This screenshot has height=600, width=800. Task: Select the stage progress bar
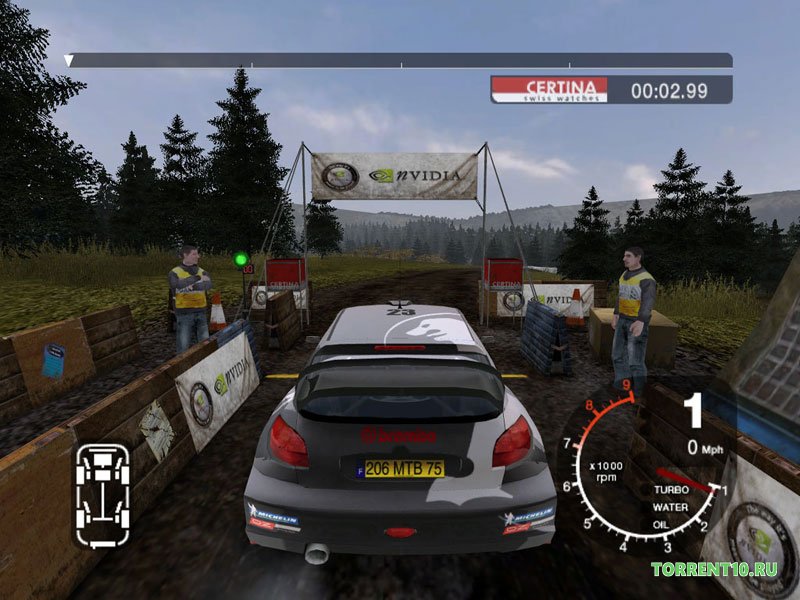click(400, 60)
